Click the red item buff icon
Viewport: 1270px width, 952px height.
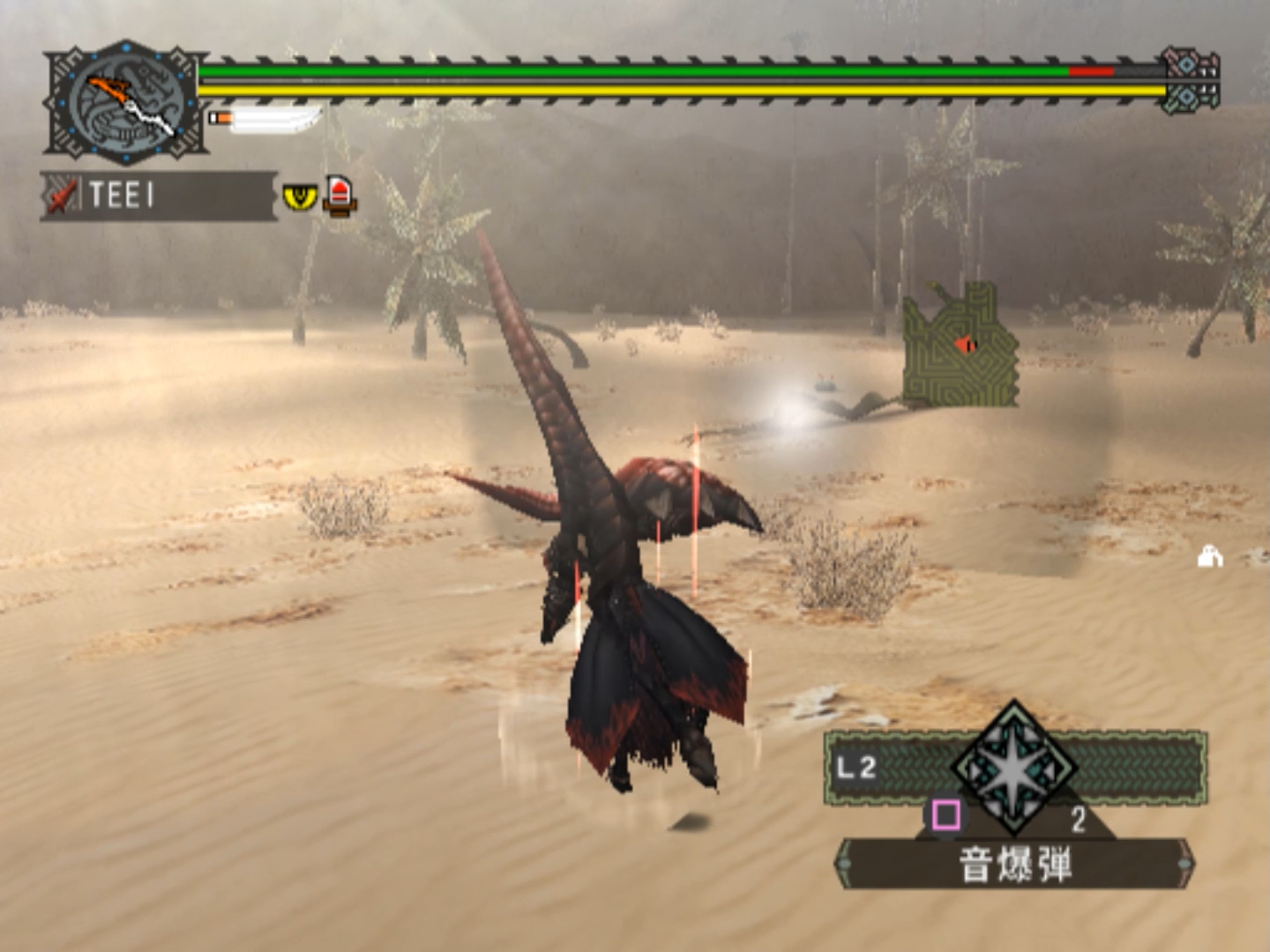(340, 194)
